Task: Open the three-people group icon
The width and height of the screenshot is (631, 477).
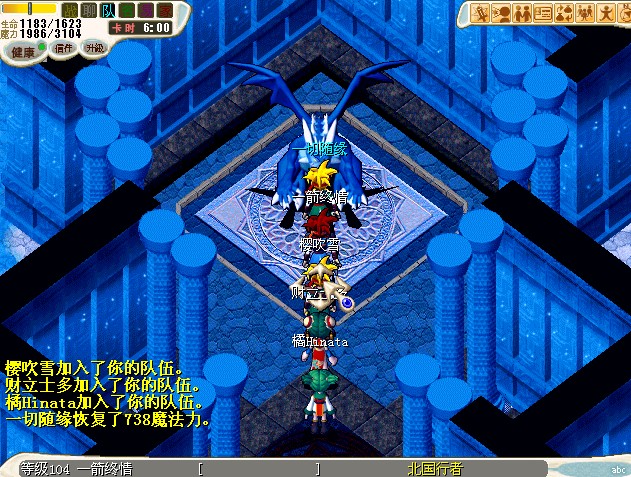Action: click(x=586, y=13)
